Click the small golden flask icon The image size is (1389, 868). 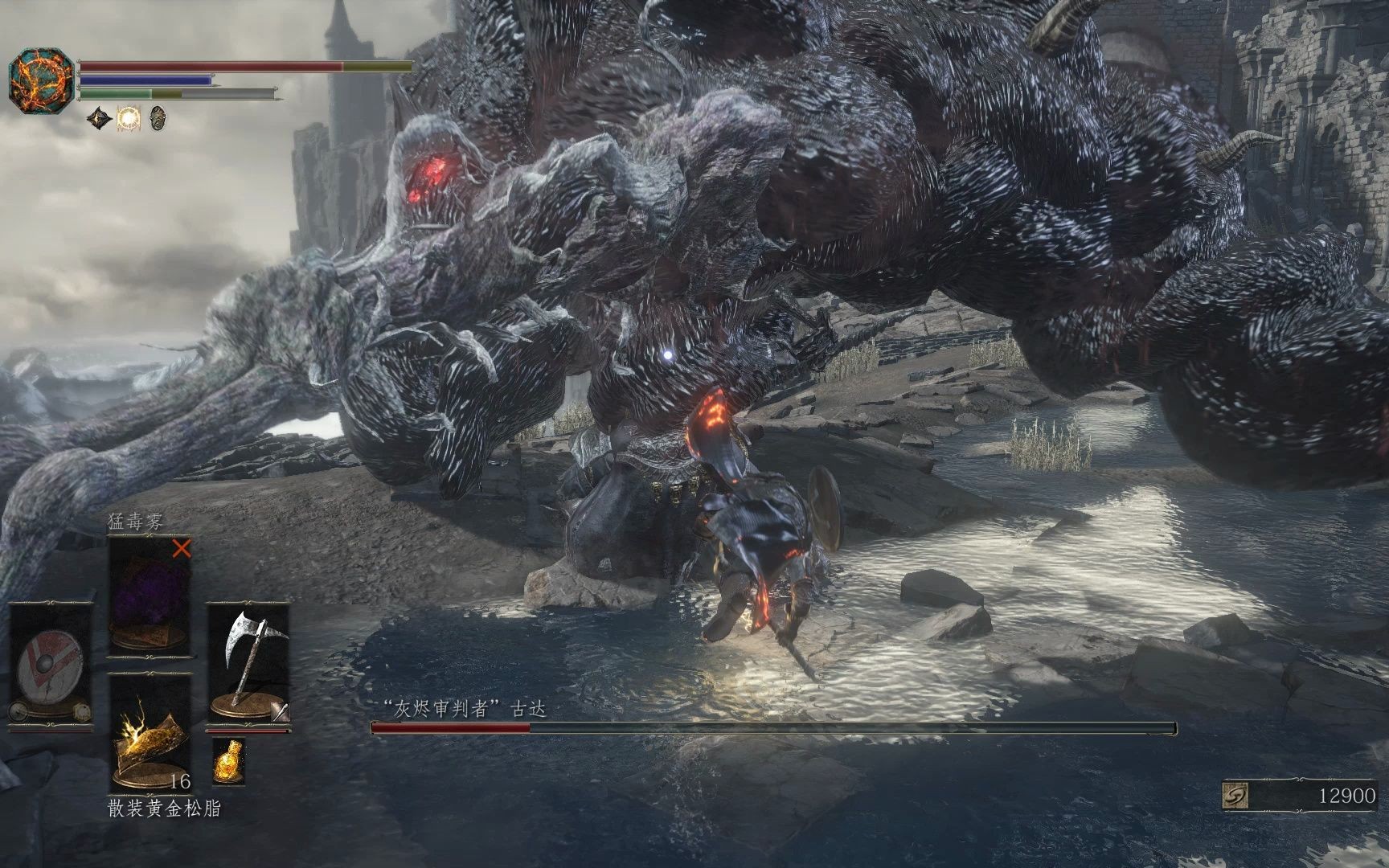pos(228,760)
